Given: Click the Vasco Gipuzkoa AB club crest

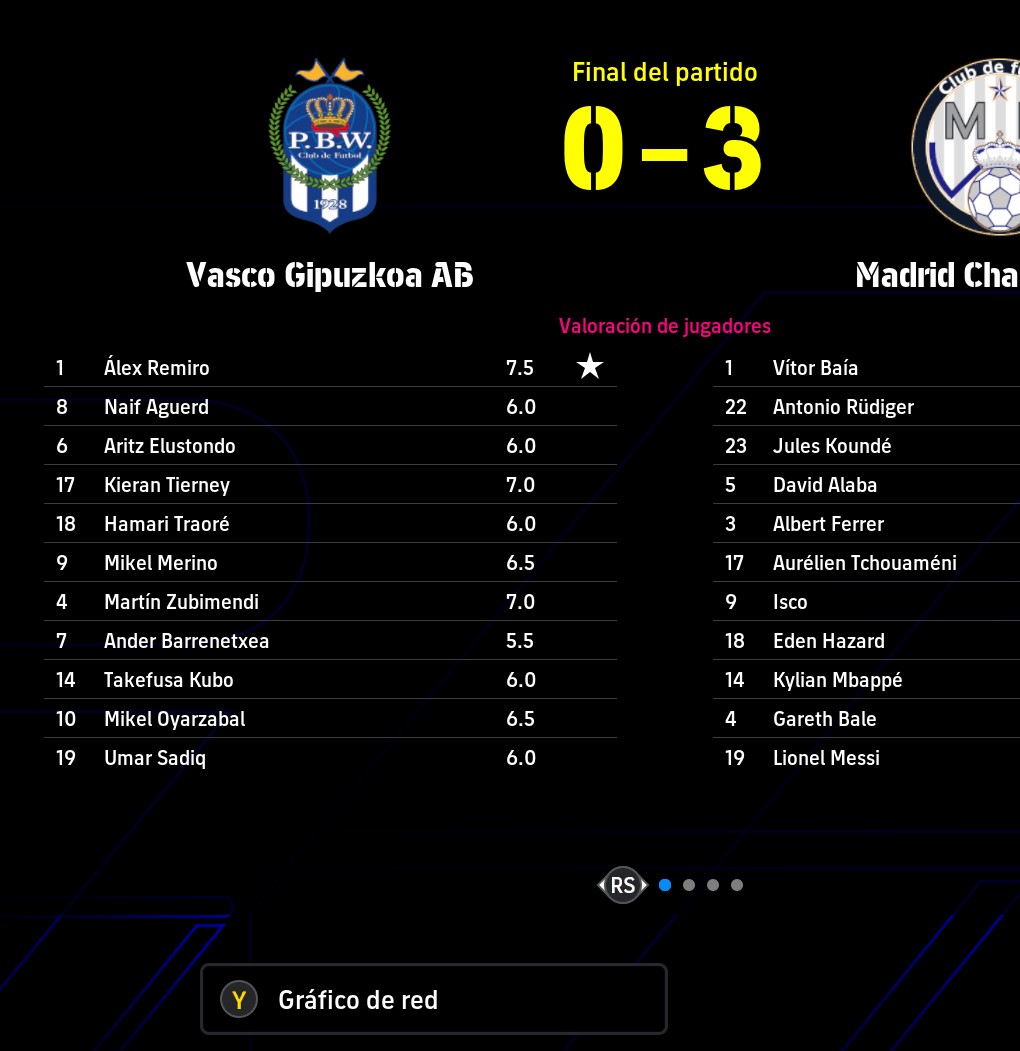Looking at the screenshot, I should tap(329, 147).
